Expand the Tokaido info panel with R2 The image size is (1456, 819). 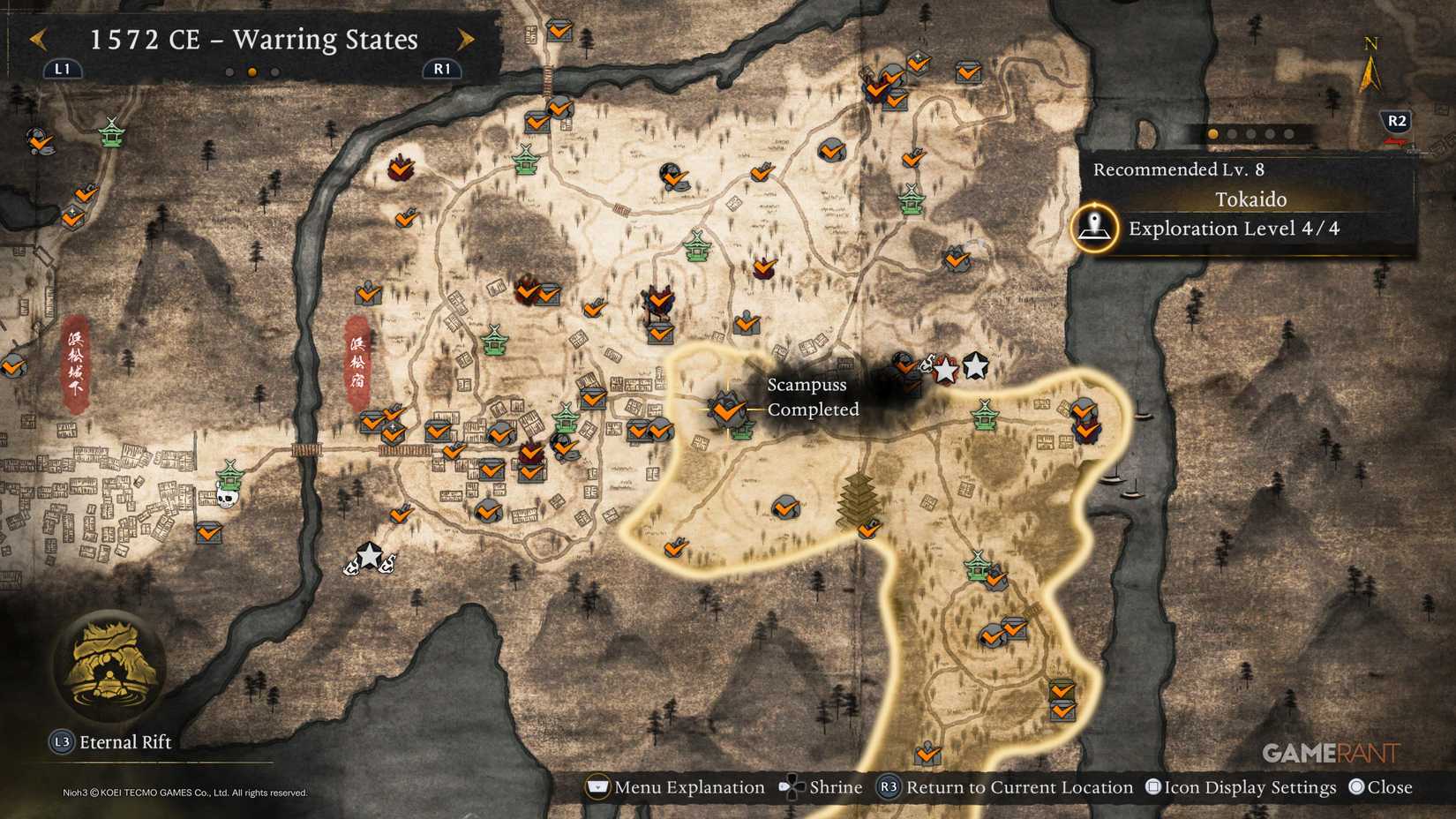click(x=1397, y=123)
